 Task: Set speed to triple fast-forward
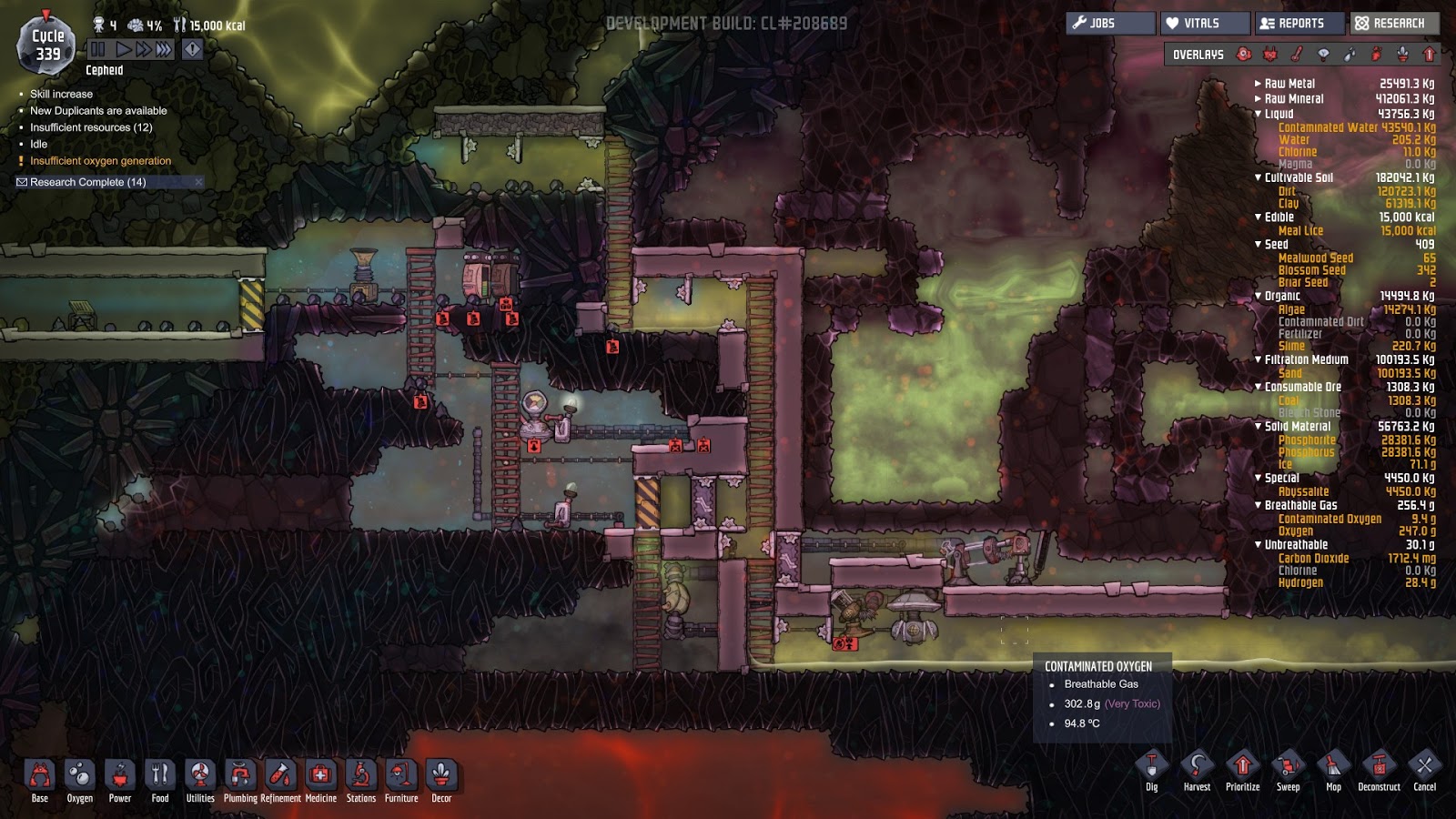tap(164, 49)
